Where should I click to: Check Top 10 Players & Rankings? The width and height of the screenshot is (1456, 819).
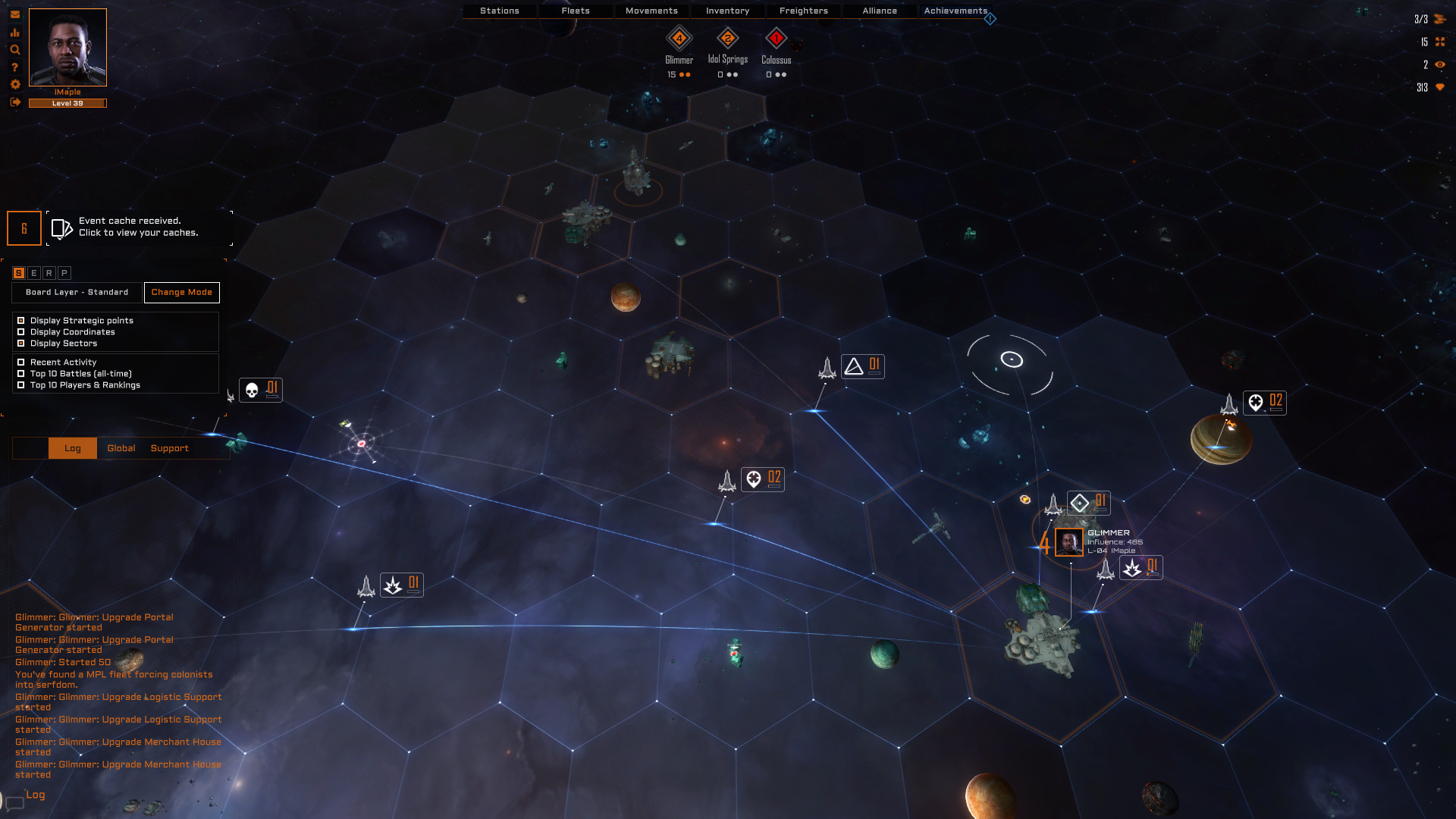(20, 385)
